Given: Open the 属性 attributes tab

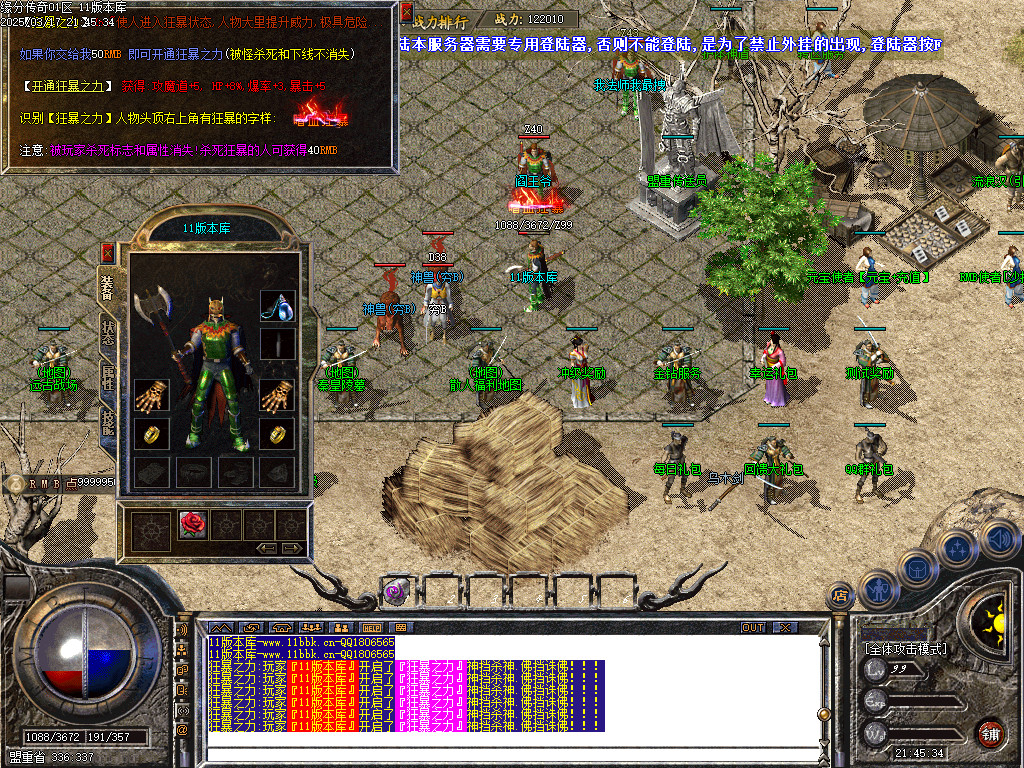Looking at the screenshot, I should 108,378.
